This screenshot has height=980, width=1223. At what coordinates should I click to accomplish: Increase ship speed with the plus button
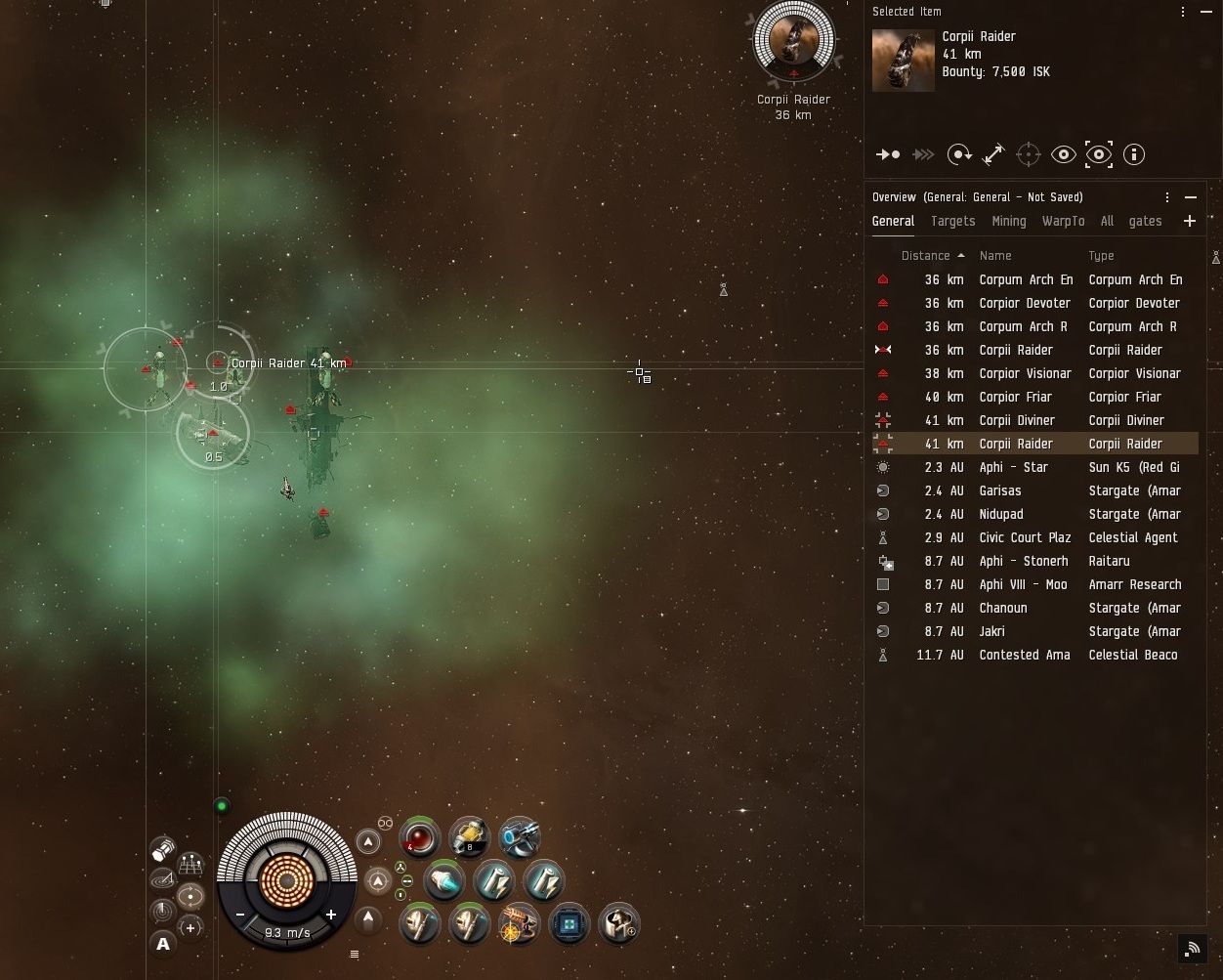click(x=331, y=915)
